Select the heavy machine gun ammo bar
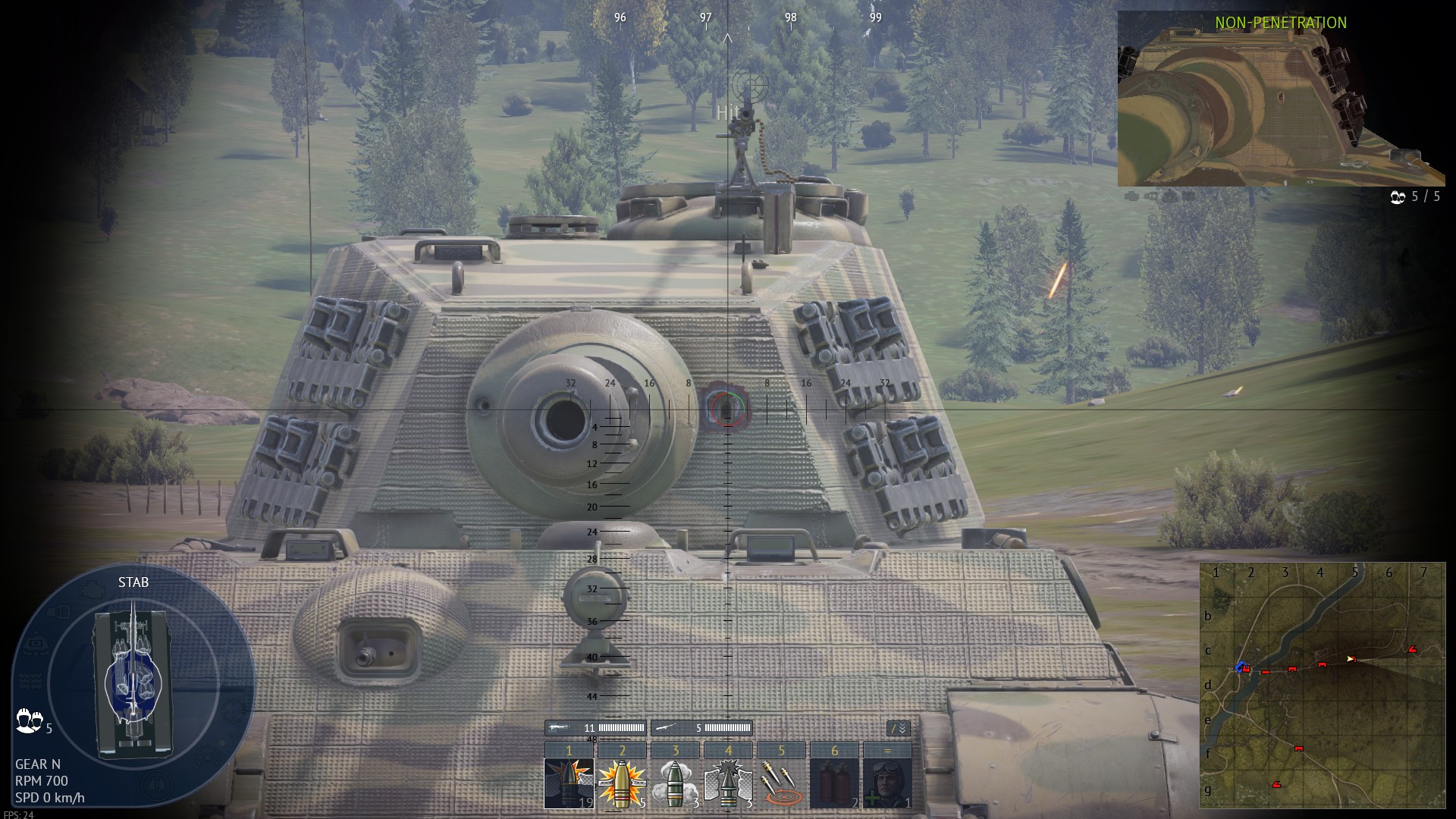The height and width of the screenshot is (819, 1456). pyautogui.click(x=595, y=728)
